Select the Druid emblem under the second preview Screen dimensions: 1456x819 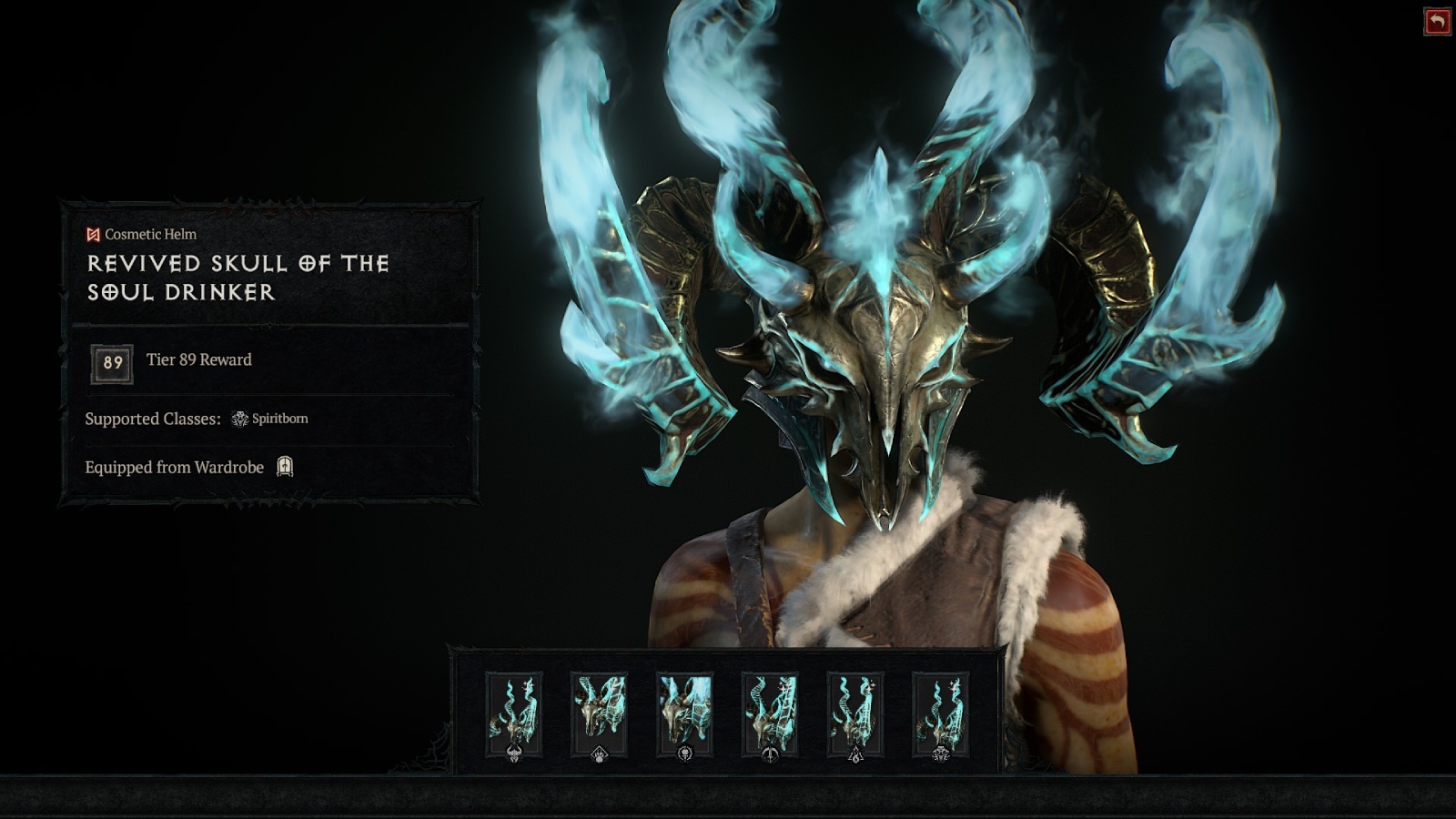[598, 752]
